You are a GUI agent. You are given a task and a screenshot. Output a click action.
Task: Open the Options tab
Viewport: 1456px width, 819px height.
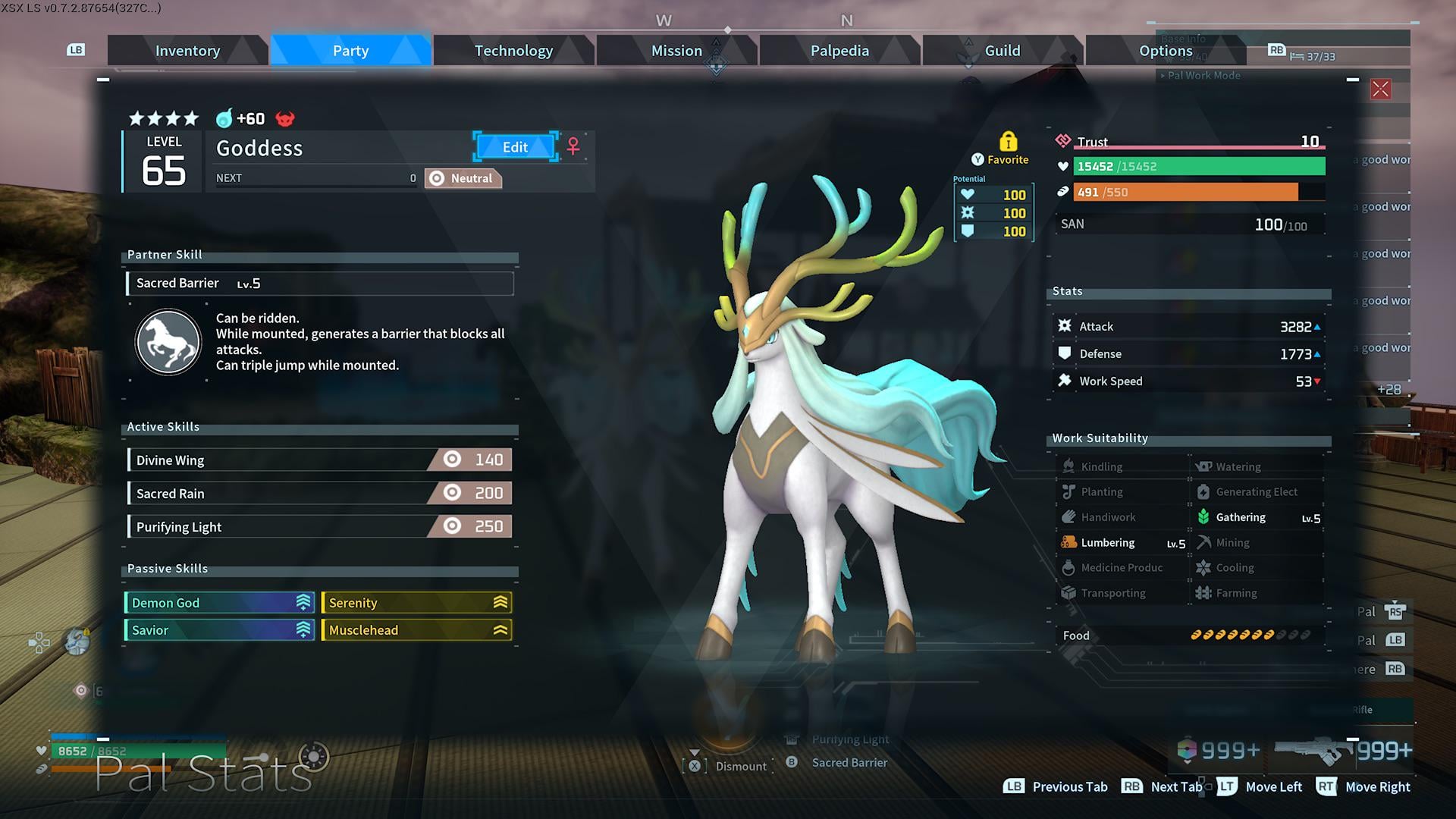(1166, 51)
